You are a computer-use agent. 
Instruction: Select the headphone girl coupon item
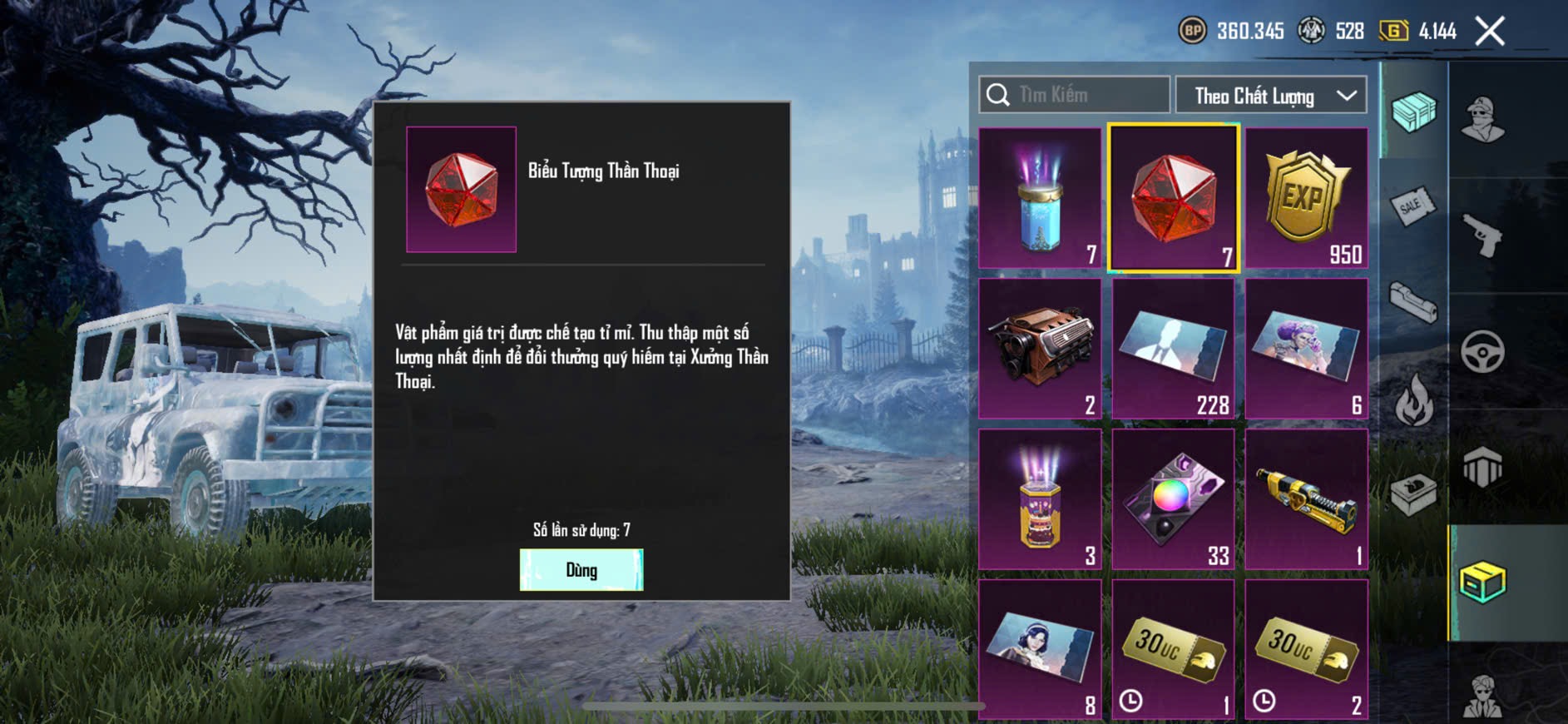(x=1040, y=649)
